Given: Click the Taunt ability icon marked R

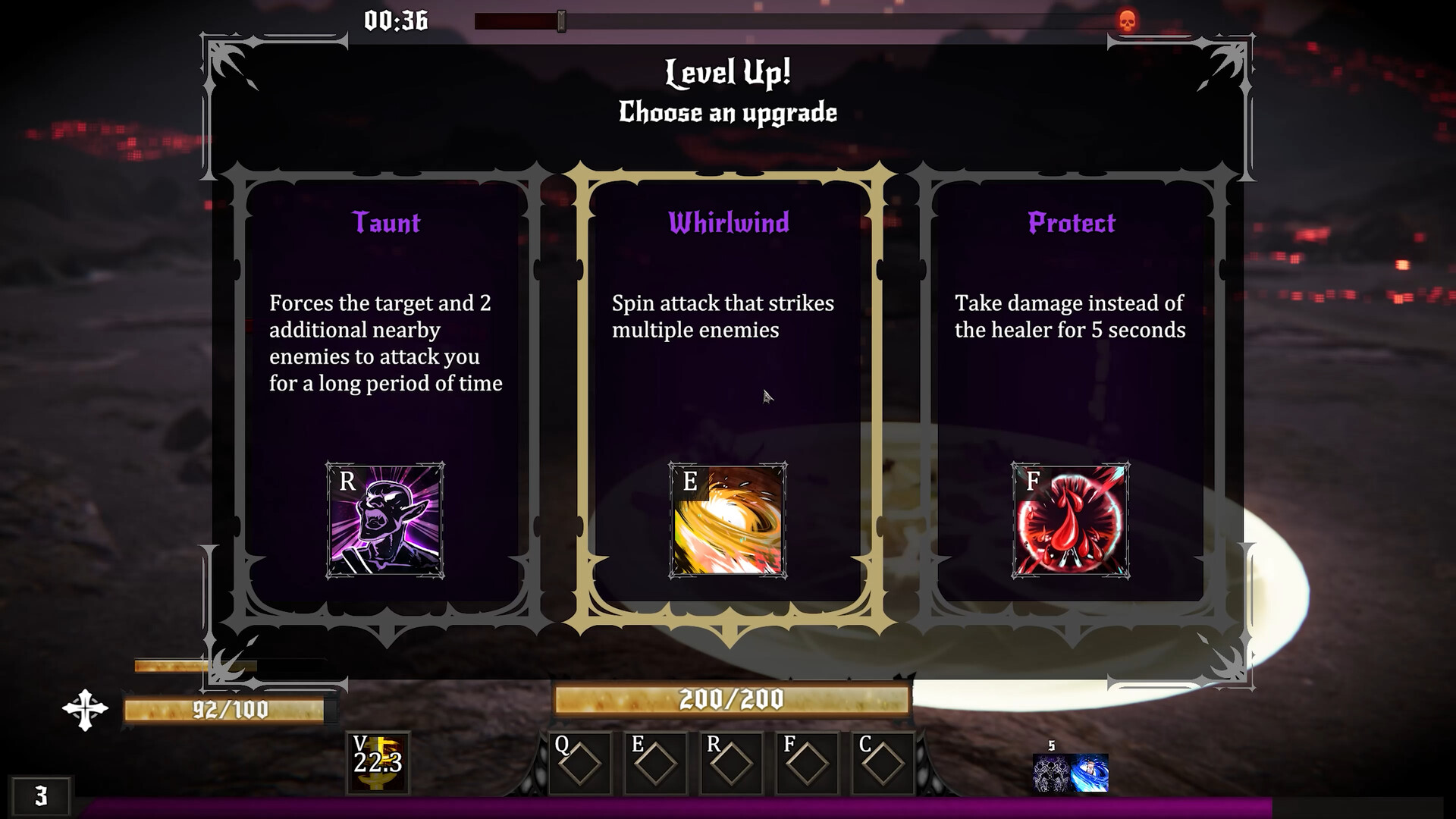Looking at the screenshot, I should (385, 519).
